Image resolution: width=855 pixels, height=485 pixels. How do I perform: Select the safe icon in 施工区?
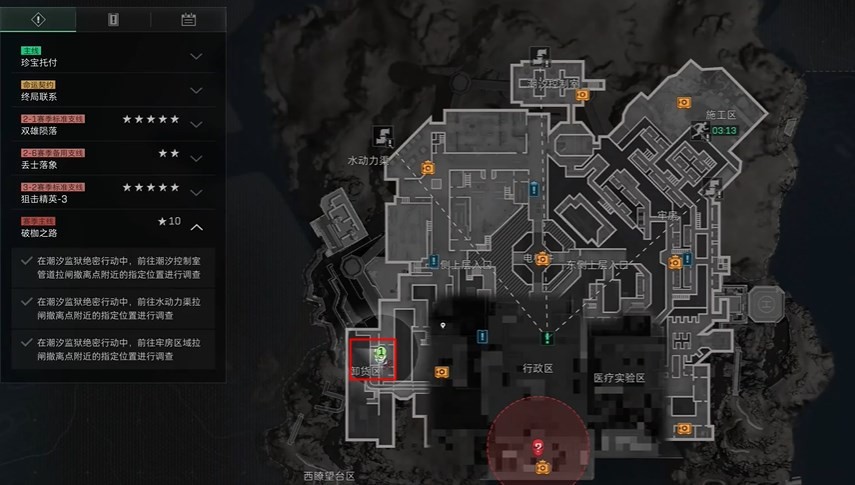click(684, 101)
